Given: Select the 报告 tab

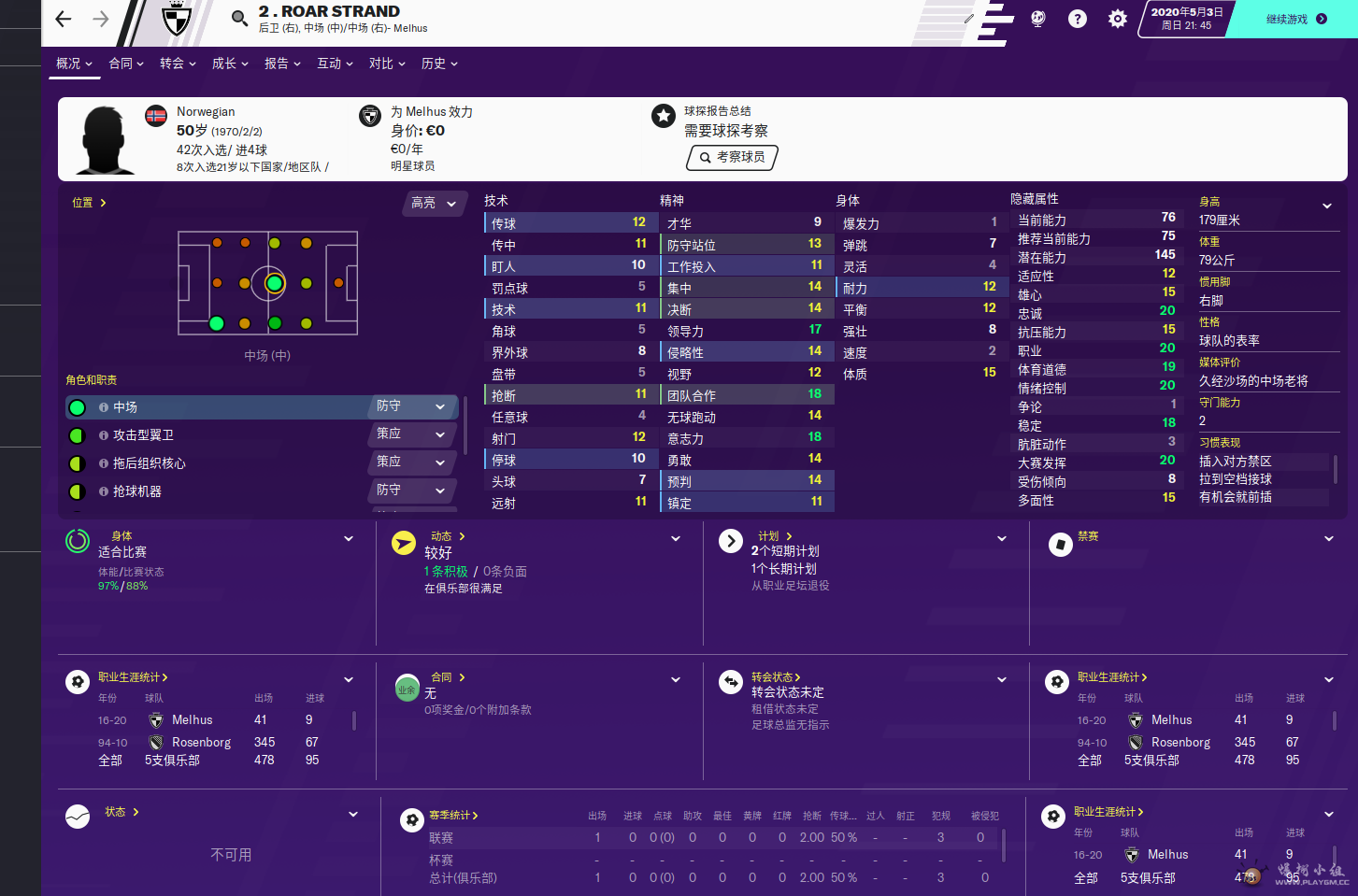Looking at the screenshot, I should 281,64.
